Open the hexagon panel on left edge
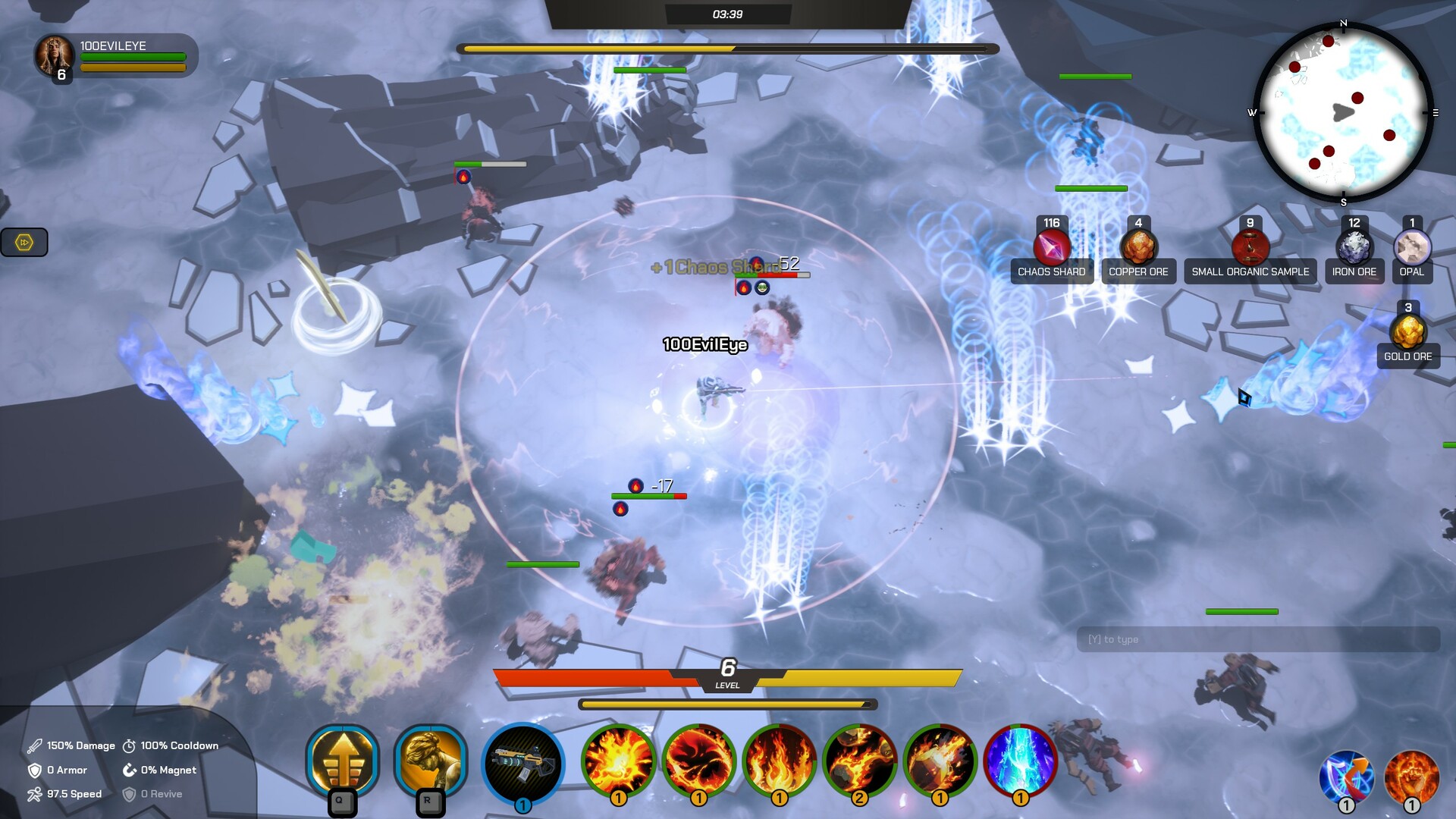 tap(24, 243)
